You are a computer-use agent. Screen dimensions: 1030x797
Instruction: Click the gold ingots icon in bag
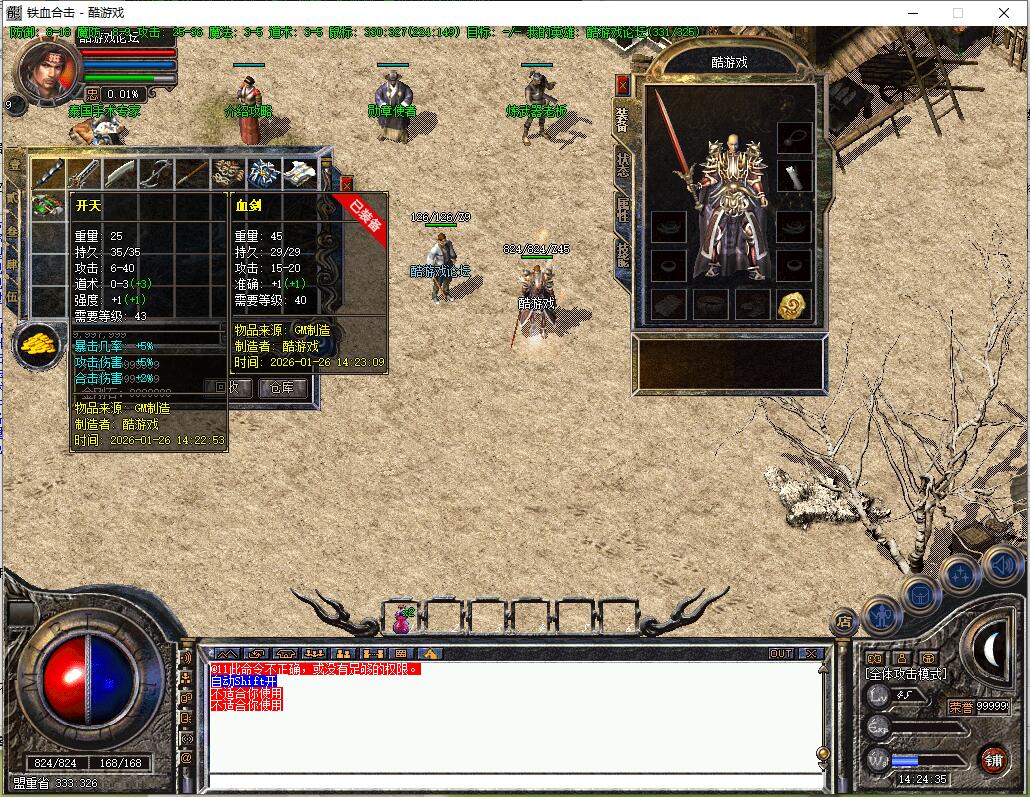(x=38, y=344)
